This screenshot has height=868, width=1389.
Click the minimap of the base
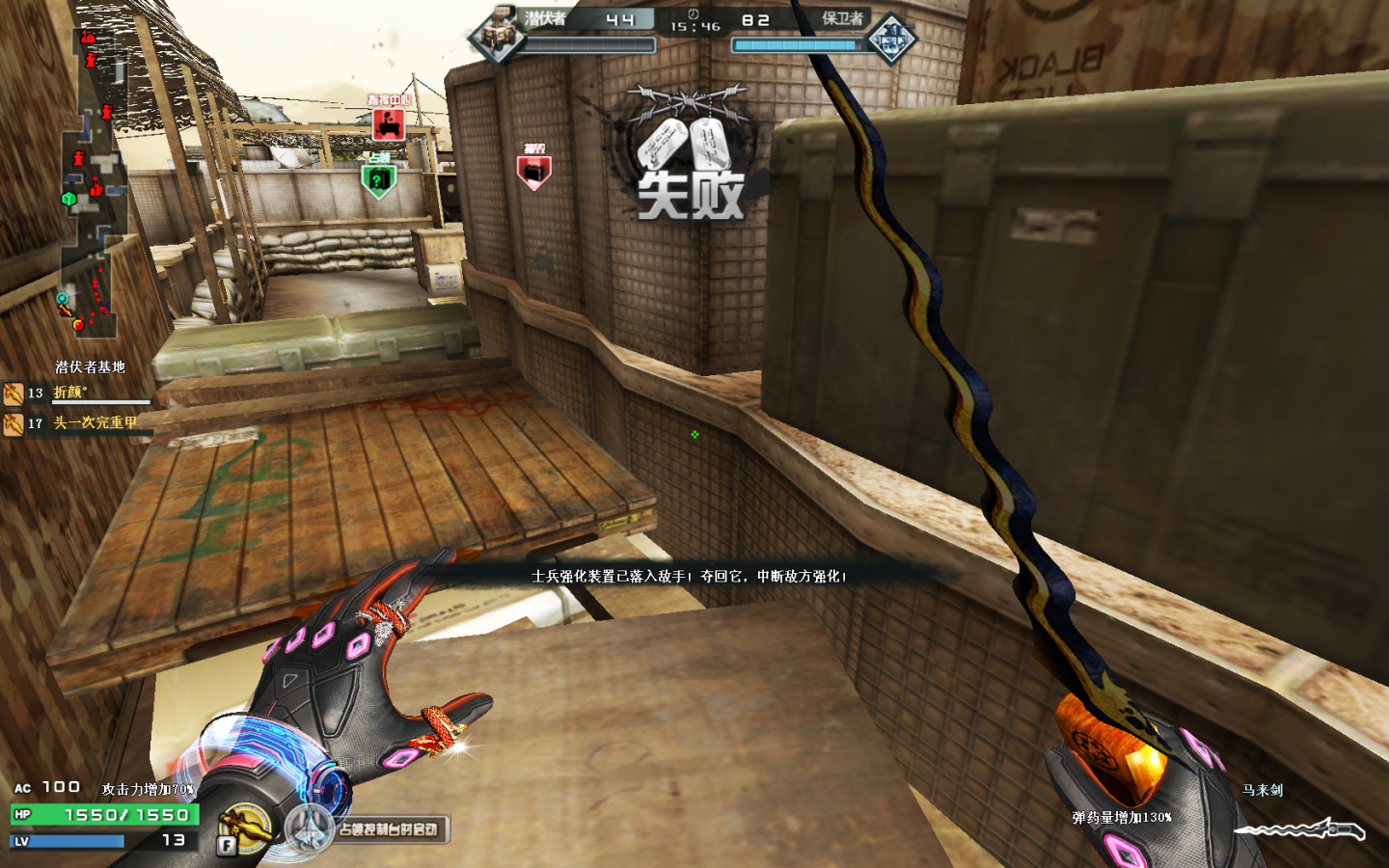pos(92,183)
